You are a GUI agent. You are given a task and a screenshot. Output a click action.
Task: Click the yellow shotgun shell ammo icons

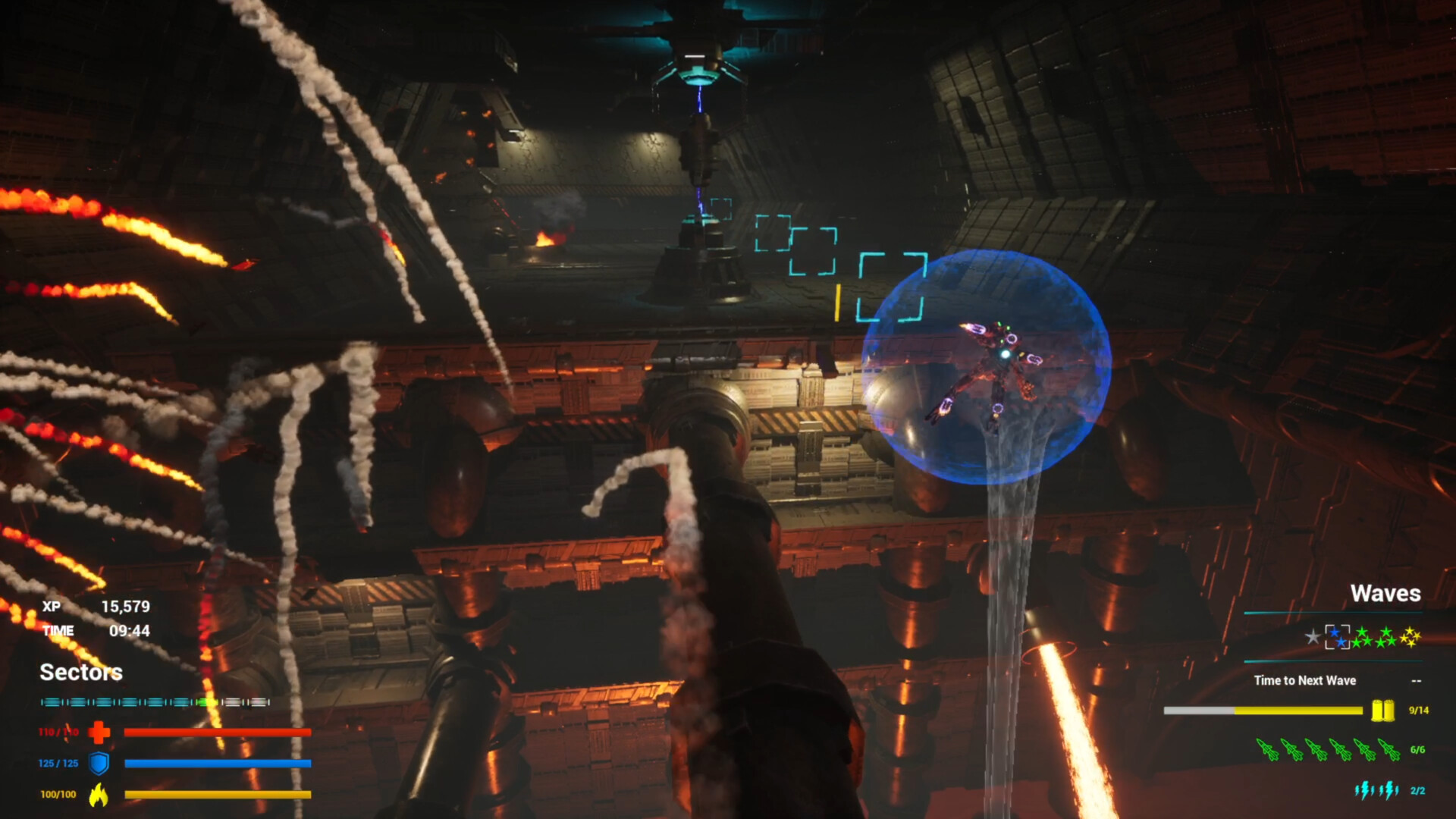click(x=1382, y=711)
